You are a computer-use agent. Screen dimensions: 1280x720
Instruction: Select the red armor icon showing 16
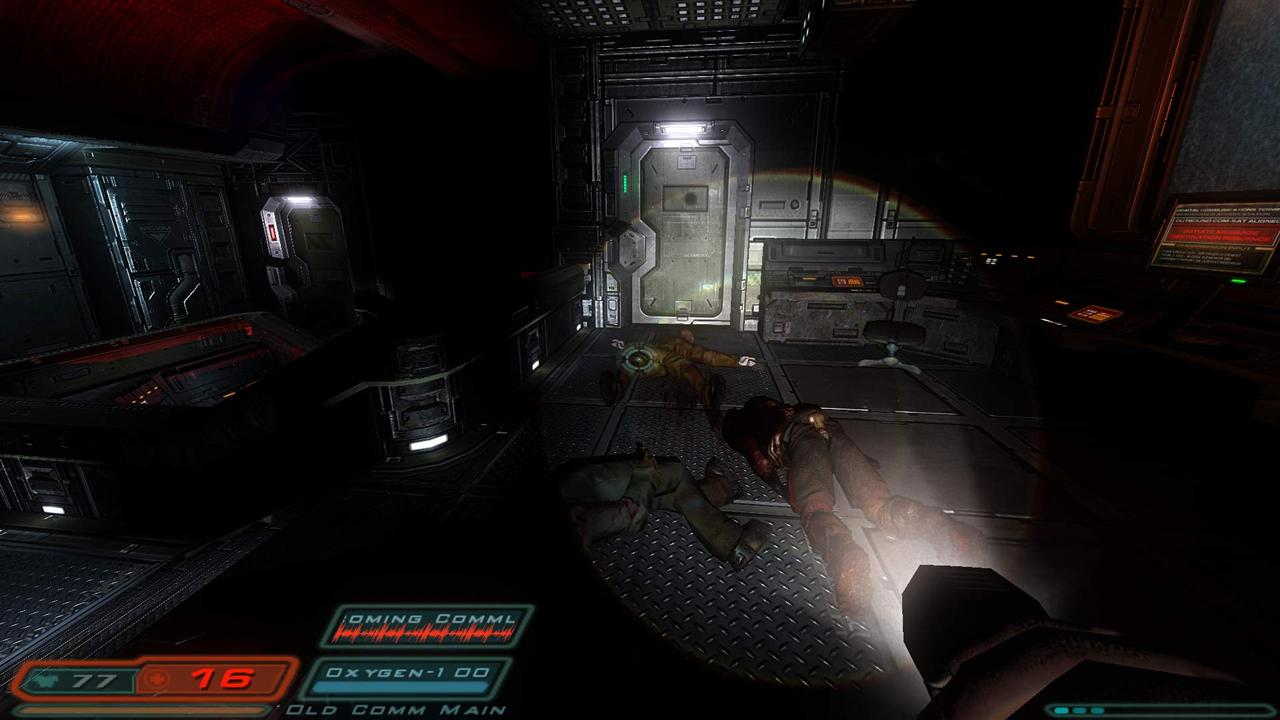[x=155, y=678]
